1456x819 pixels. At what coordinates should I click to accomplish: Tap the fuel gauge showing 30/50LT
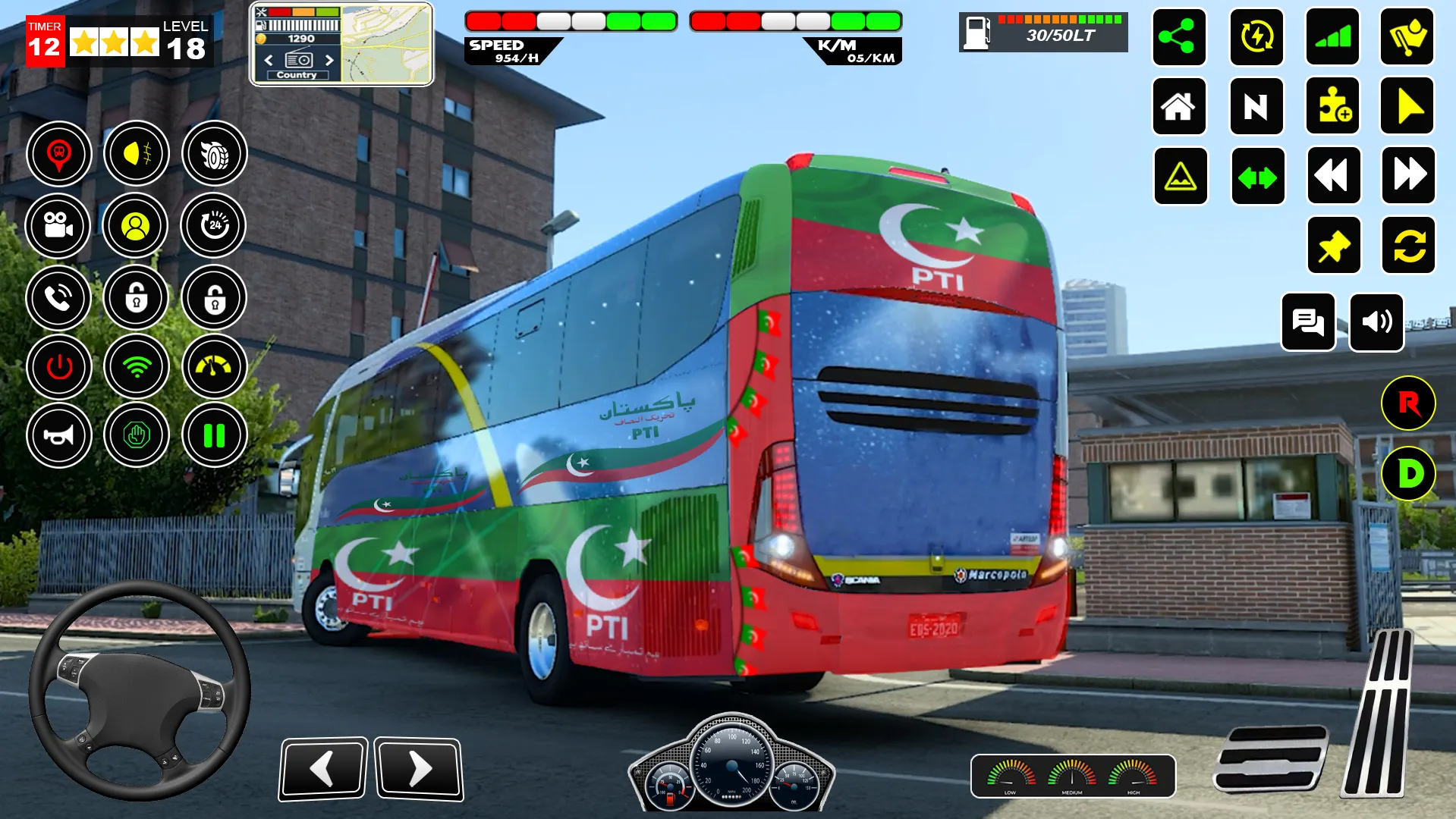[x=1042, y=32]
